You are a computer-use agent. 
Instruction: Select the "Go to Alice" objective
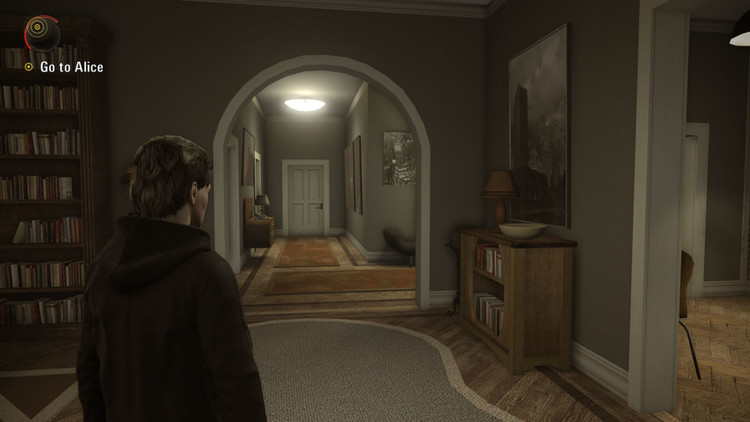coord(70,67)
